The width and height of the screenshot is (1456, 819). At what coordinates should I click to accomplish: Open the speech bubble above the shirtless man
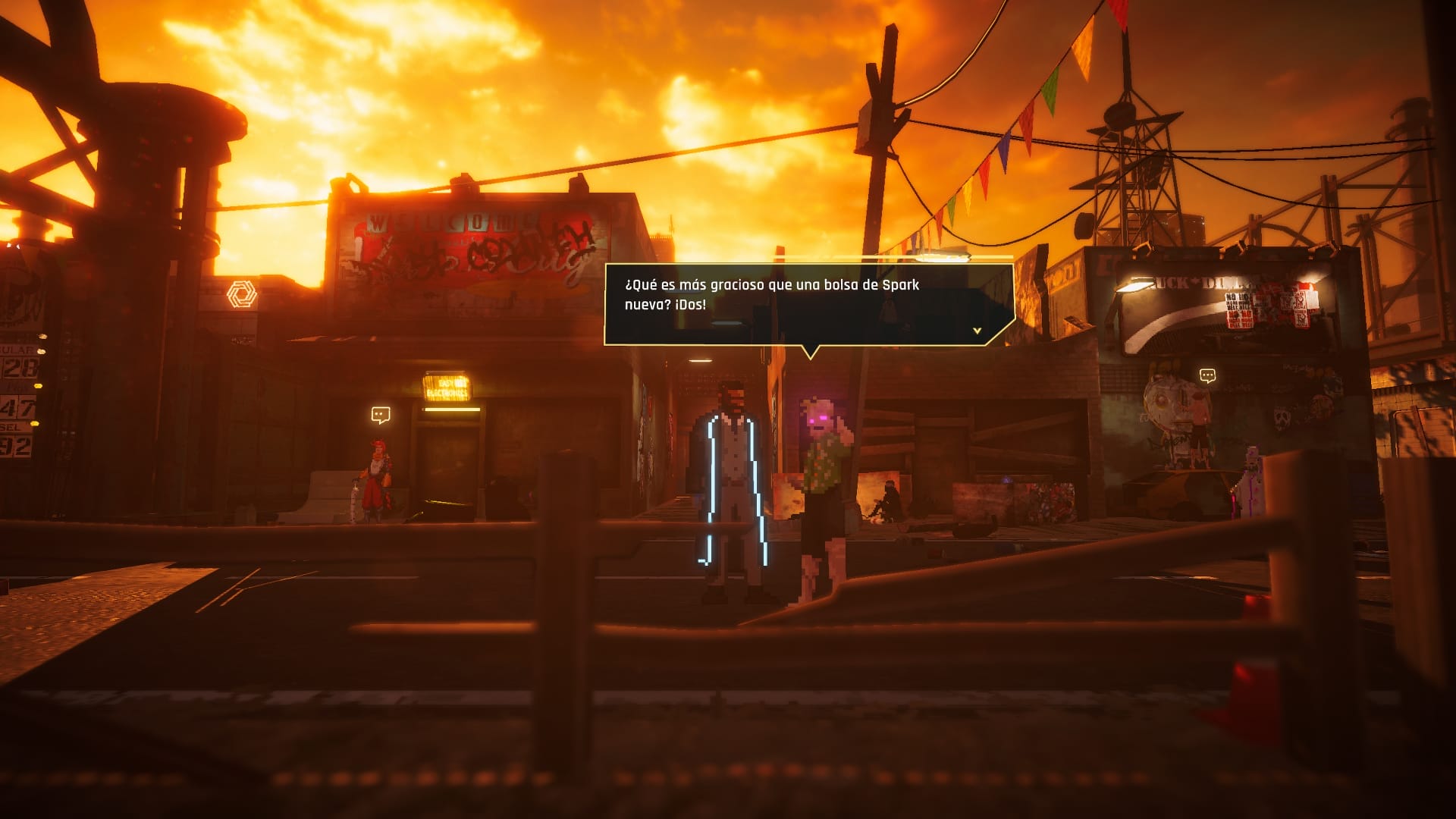point(1207,375)
